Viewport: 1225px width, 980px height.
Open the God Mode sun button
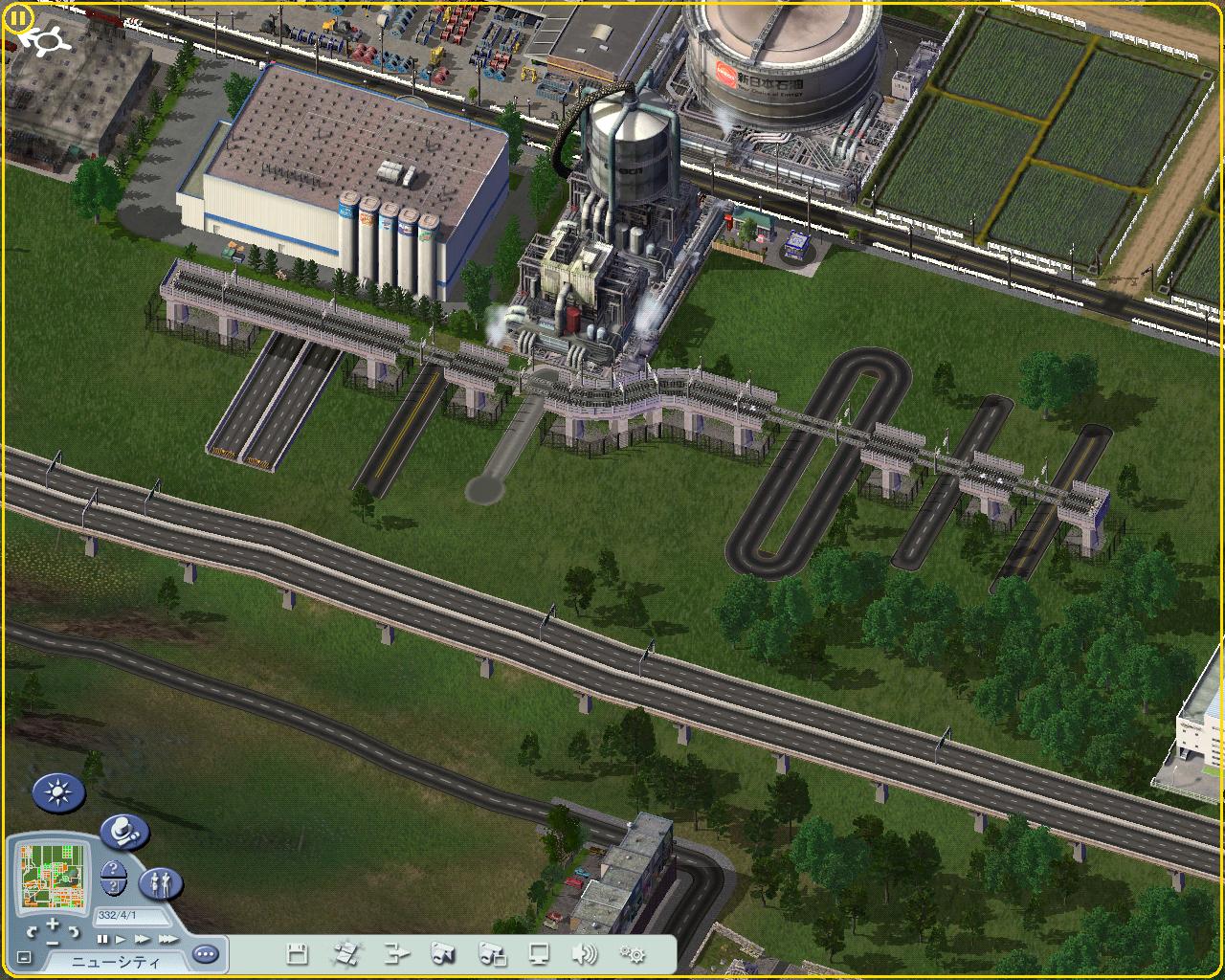click(58, 792)
